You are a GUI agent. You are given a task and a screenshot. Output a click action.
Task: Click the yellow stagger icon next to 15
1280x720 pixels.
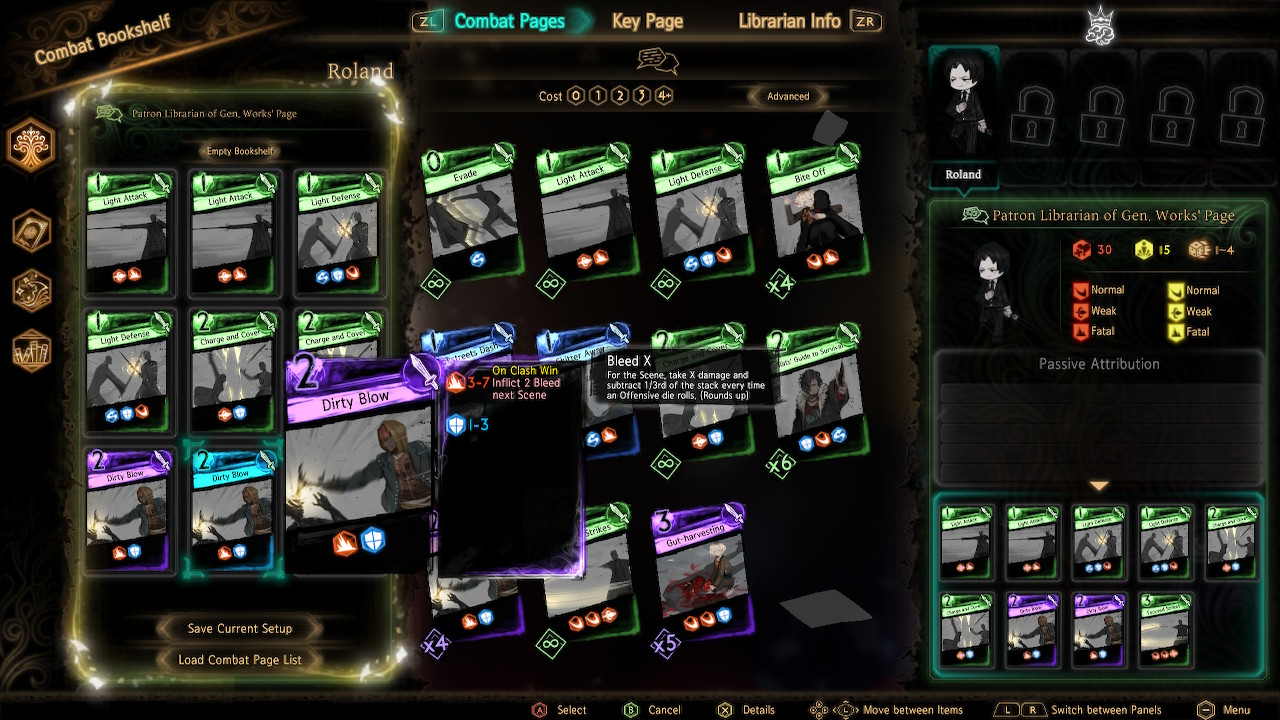click(x=1146, y=249)
